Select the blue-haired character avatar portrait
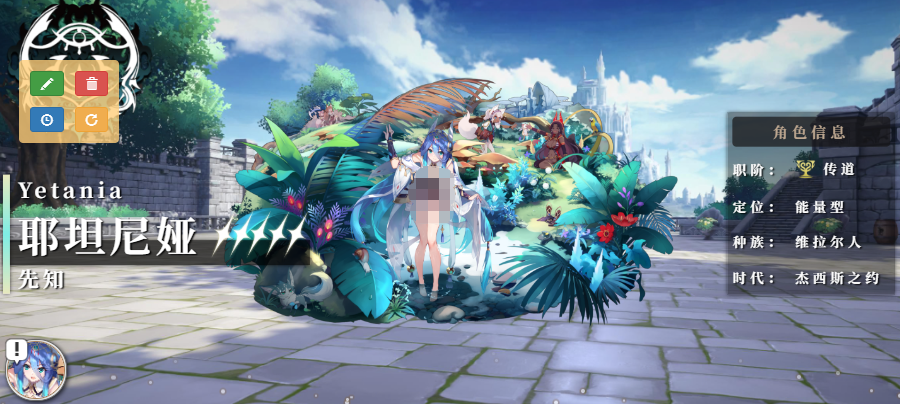 [36, 370]
